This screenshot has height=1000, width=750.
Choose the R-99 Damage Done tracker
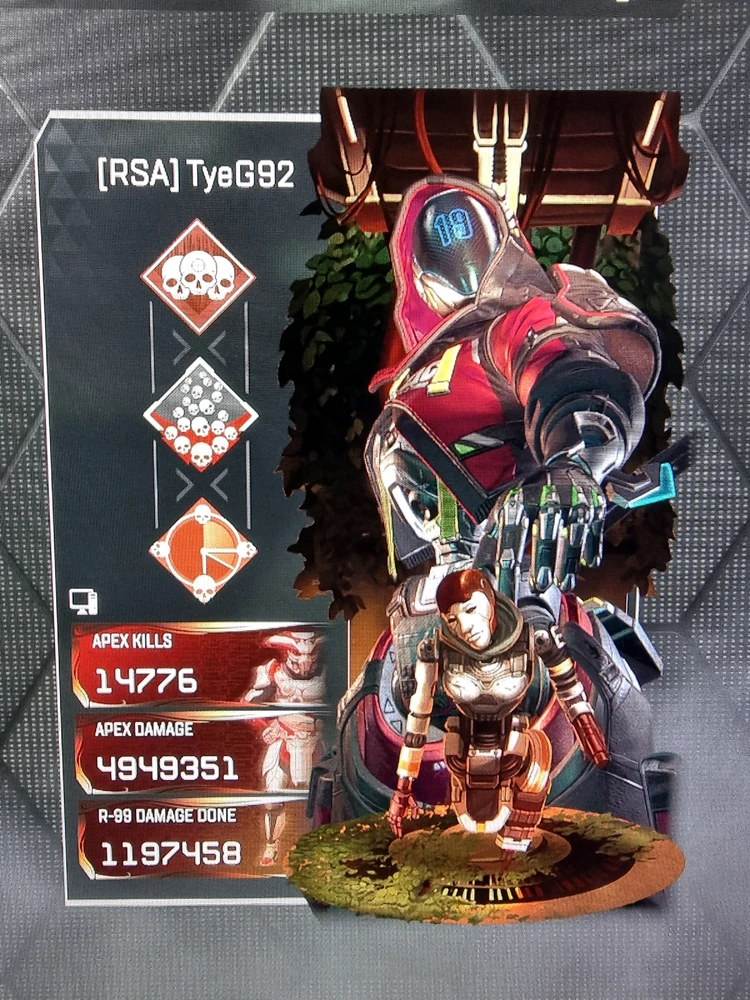pyautogui.click(x=200, y=839)
